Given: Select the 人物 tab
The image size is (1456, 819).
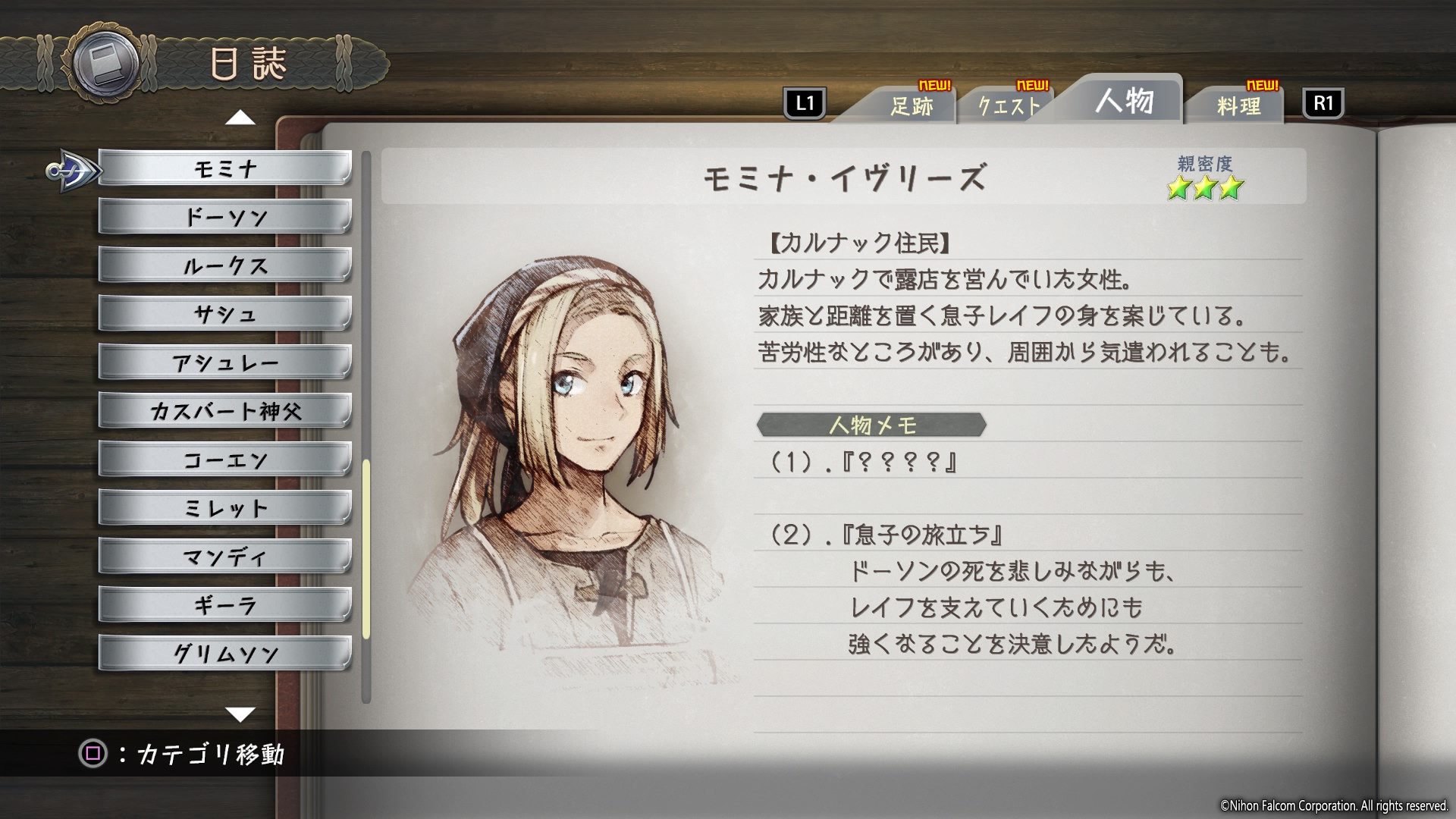Looking at the screenshot, I should coord(1123,101).
